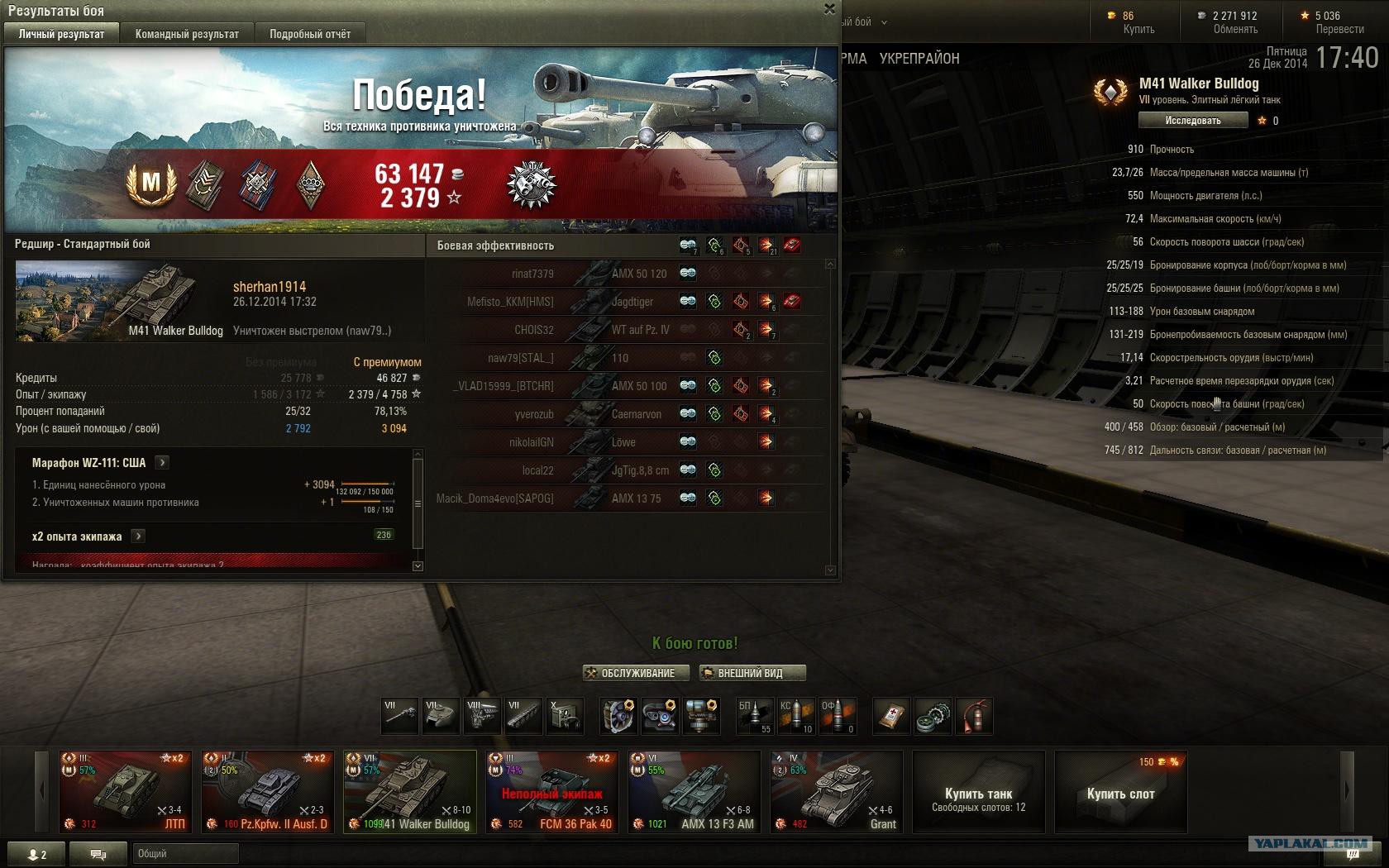
Task: Close the battle results window
Action: 829,9
